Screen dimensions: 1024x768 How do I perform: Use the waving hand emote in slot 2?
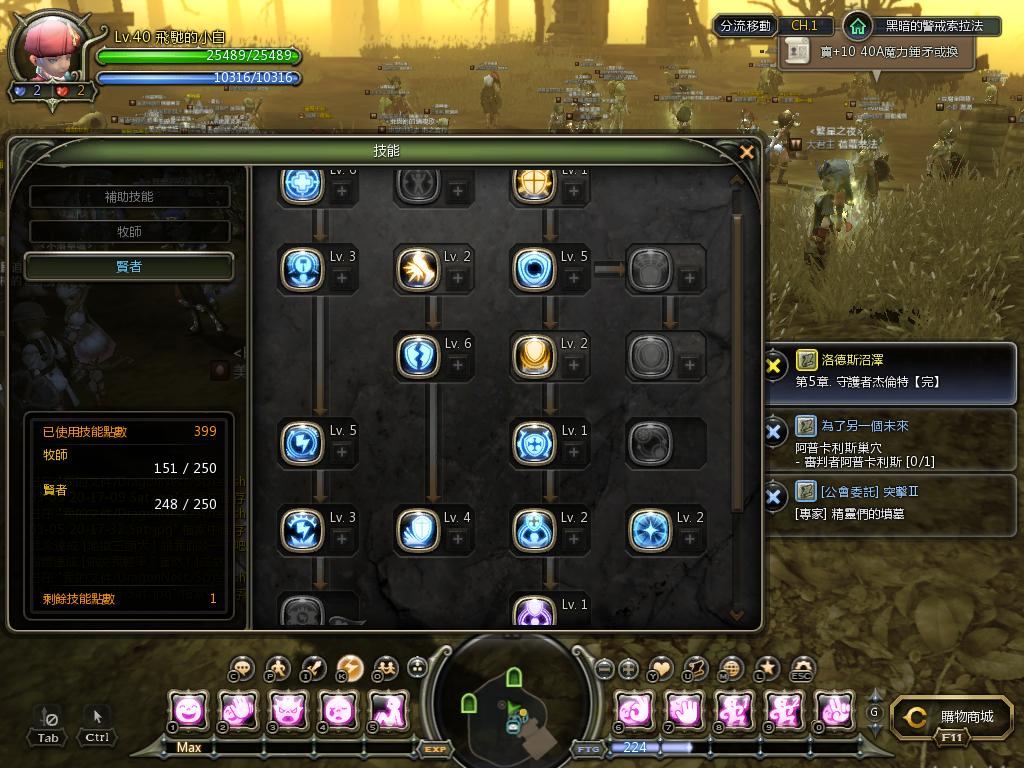click(x=238, y=711)
